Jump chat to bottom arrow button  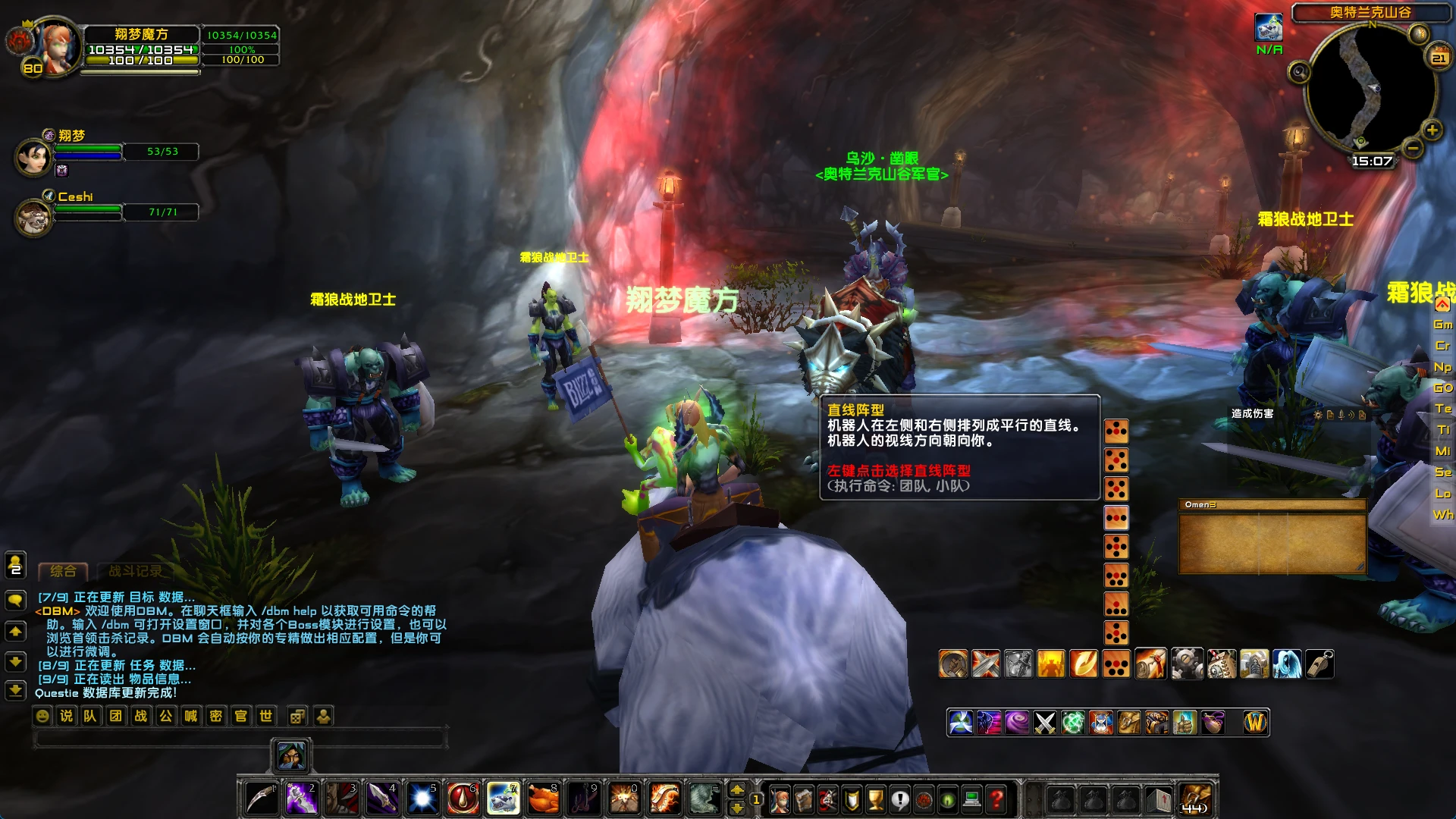tap(15, 690)
